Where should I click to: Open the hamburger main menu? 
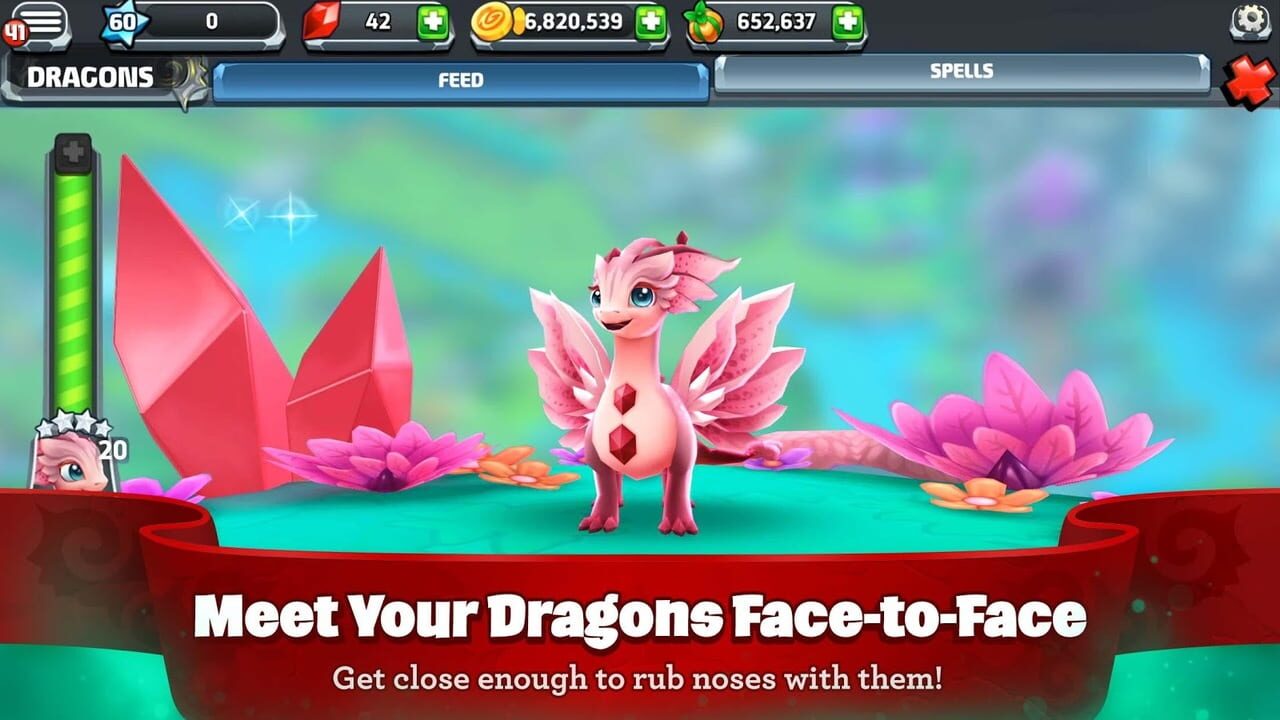coord(41,20)
